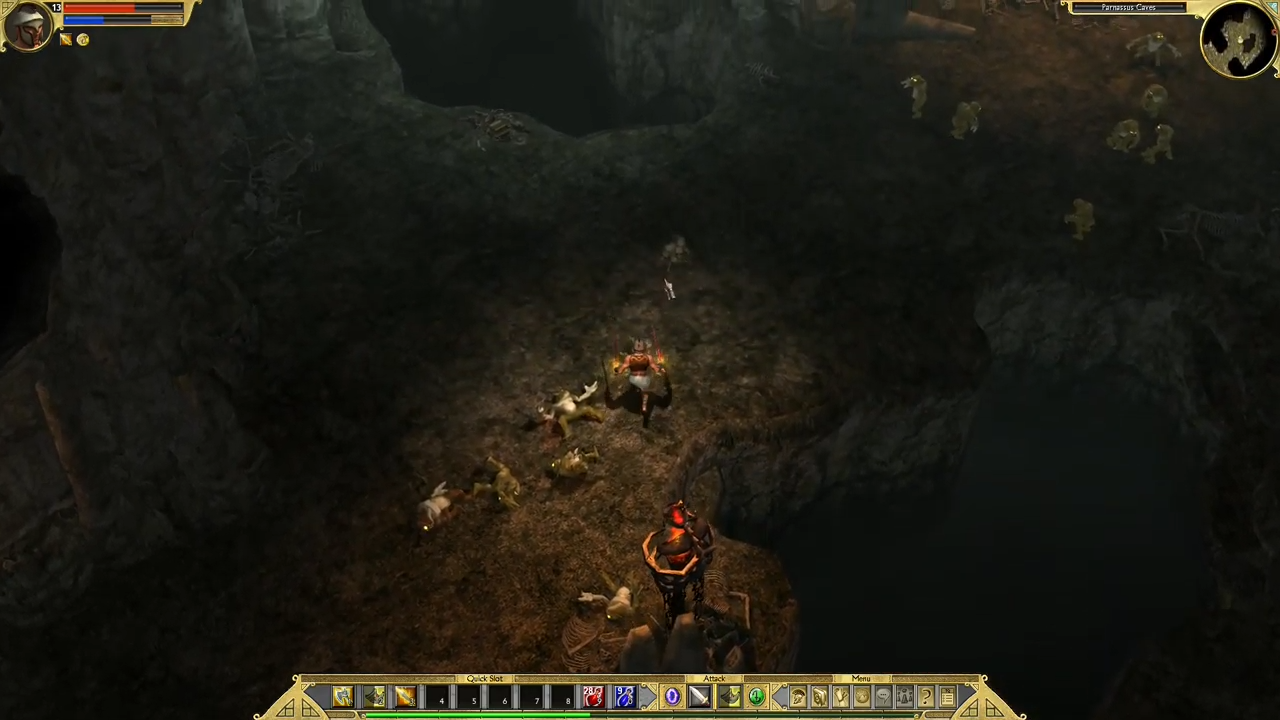
Task: Open the multiplayer party icon
Action: pos(904,697)
